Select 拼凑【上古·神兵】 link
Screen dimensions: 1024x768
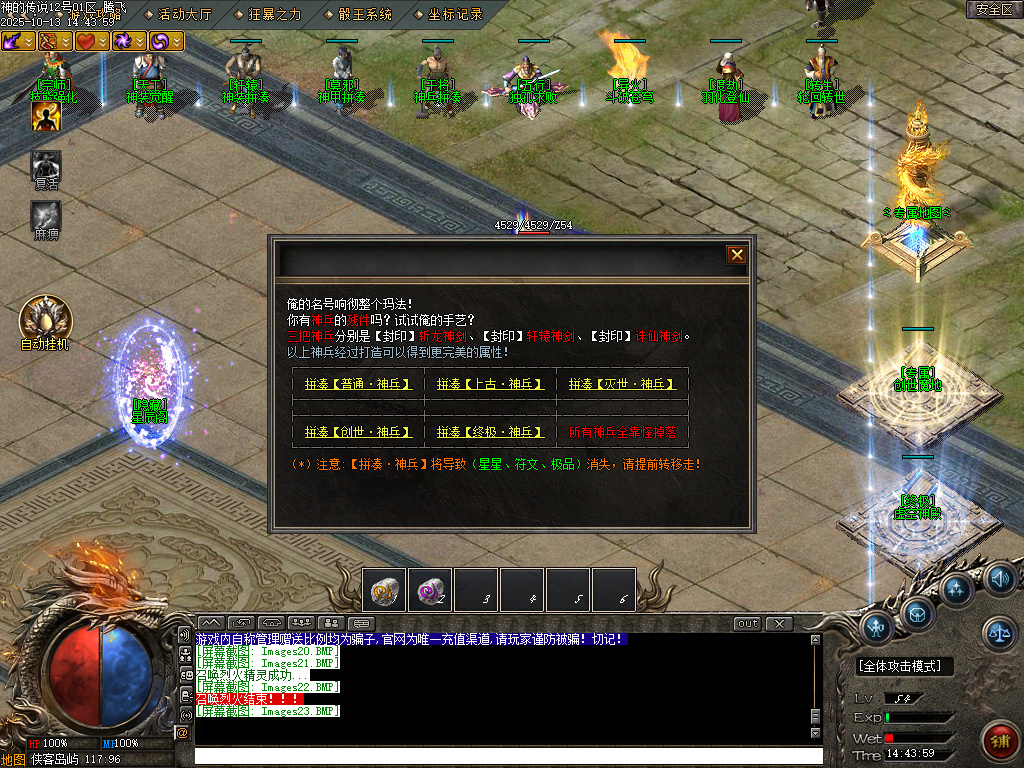490,383
